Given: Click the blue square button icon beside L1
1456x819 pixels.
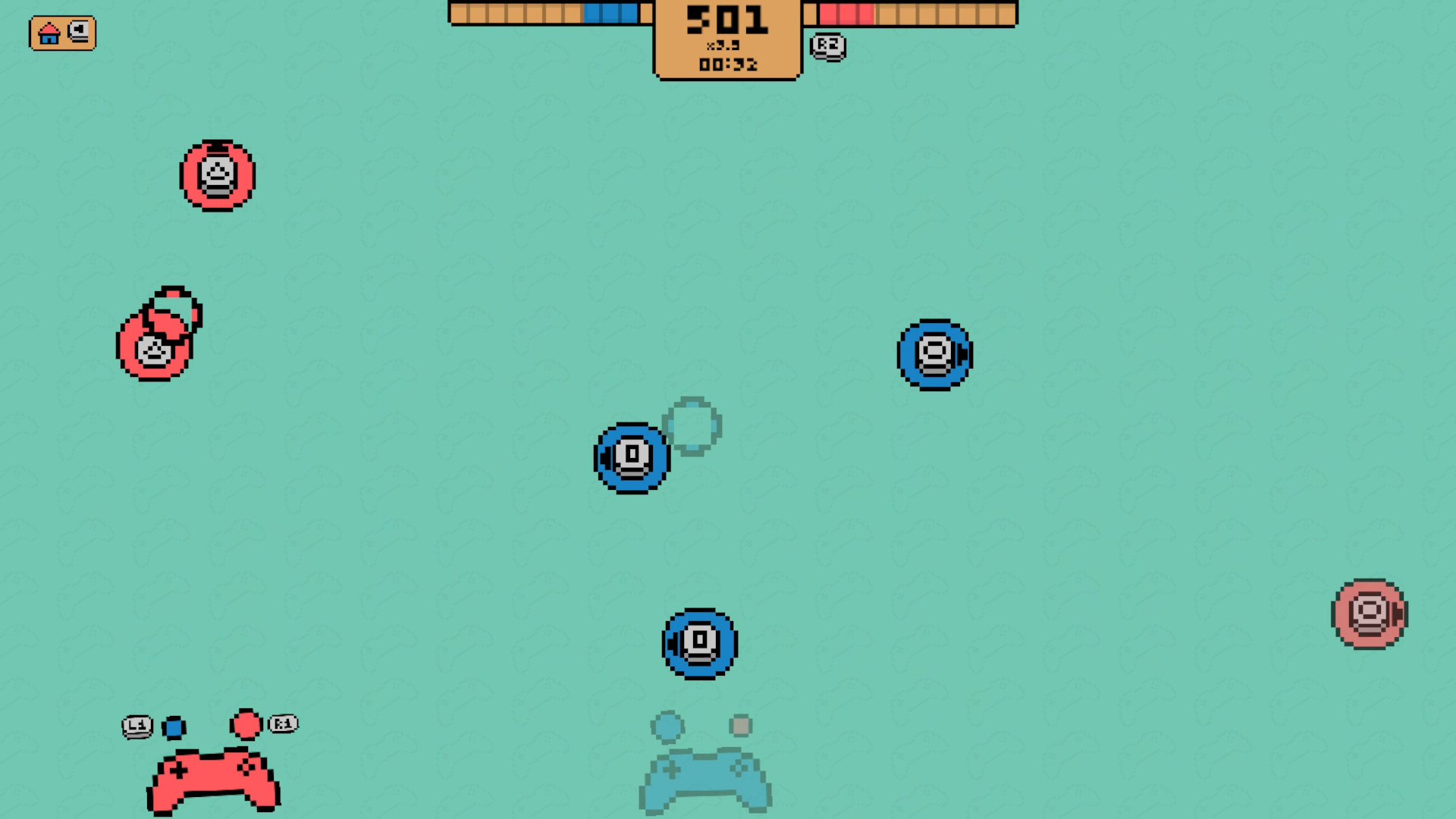Looking at the screenshot, I should pos(176,726).
